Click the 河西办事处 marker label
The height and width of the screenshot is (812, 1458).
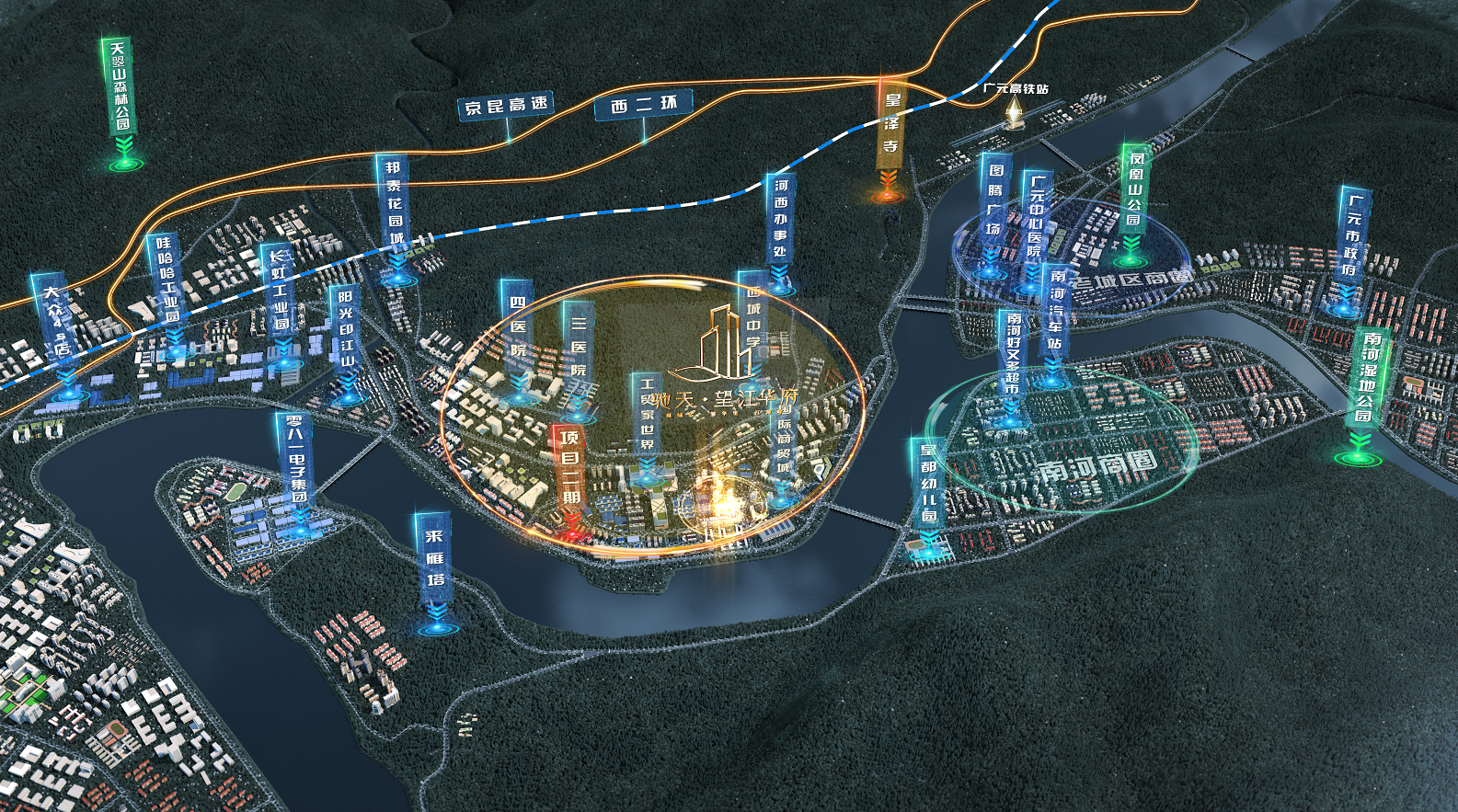coord(780,218)
